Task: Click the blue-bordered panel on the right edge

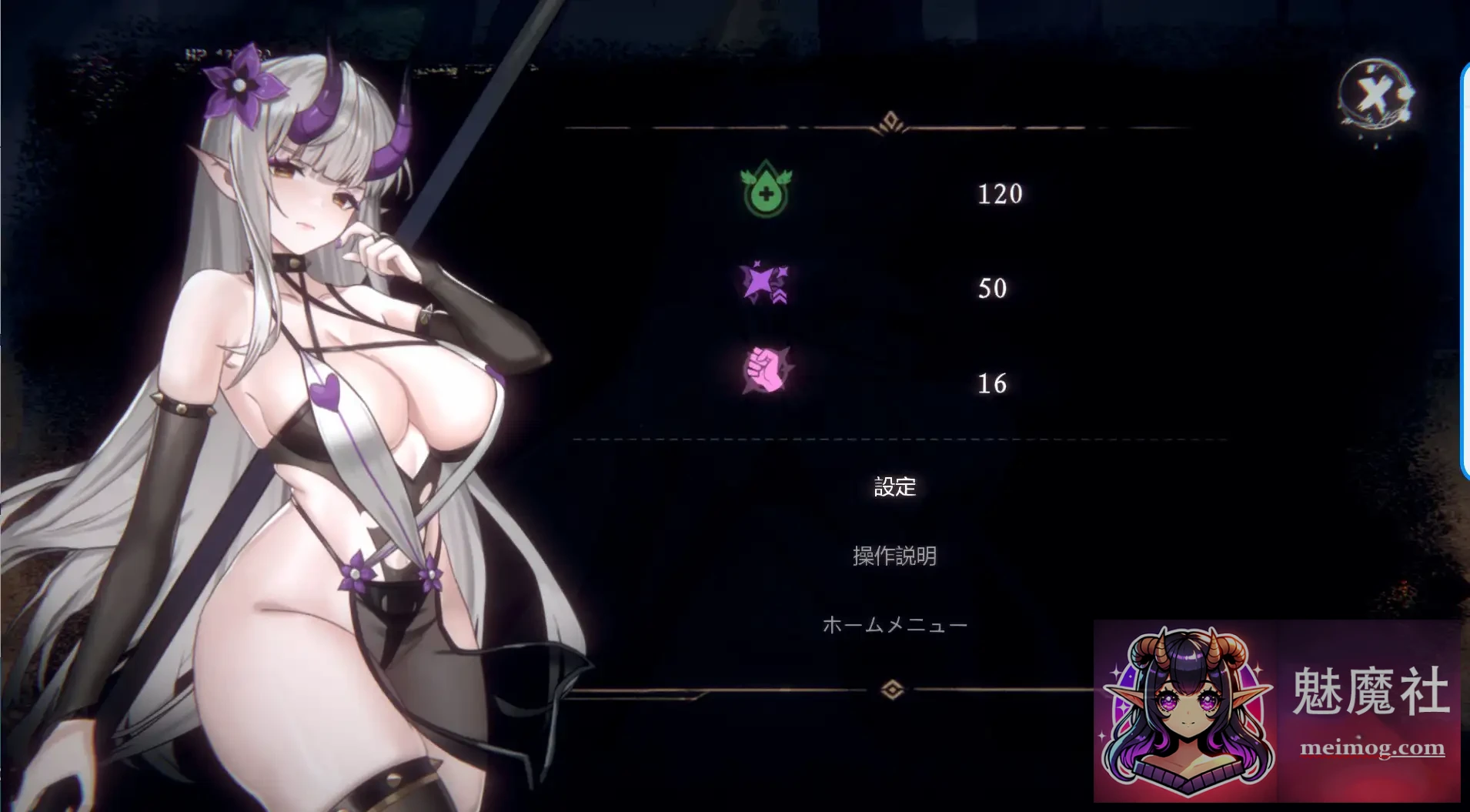Action: [x=1465, y=269]
